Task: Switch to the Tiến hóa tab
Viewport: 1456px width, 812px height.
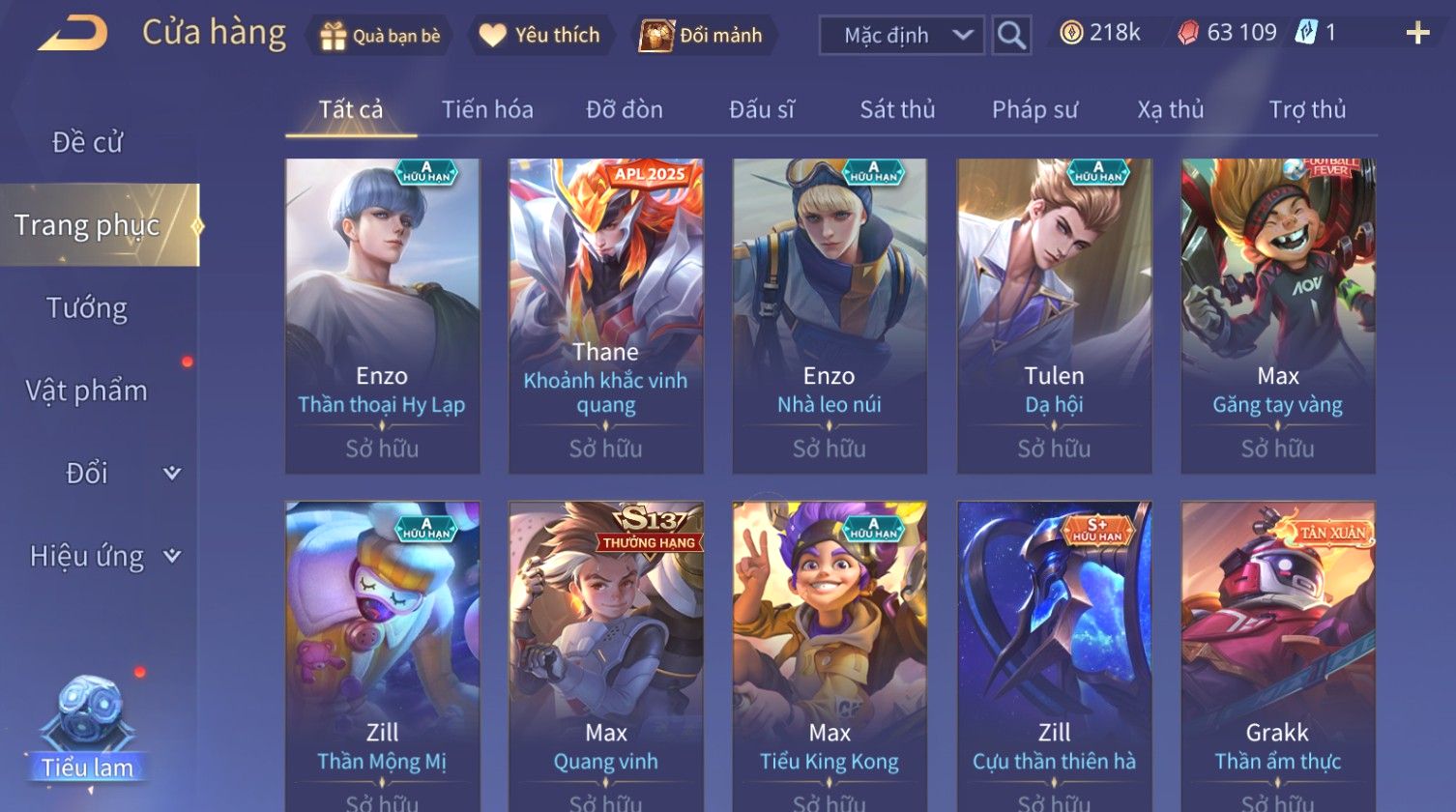Action: (x=487, y=110)
